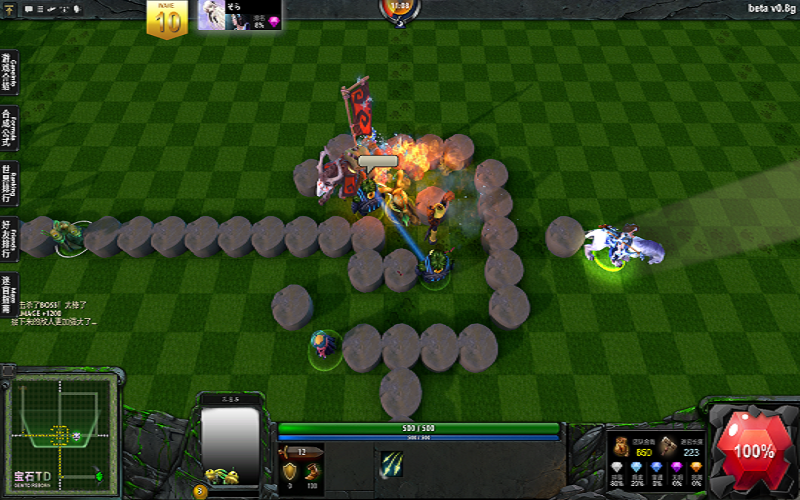Activate the green claw slash ability

point(391,465)
